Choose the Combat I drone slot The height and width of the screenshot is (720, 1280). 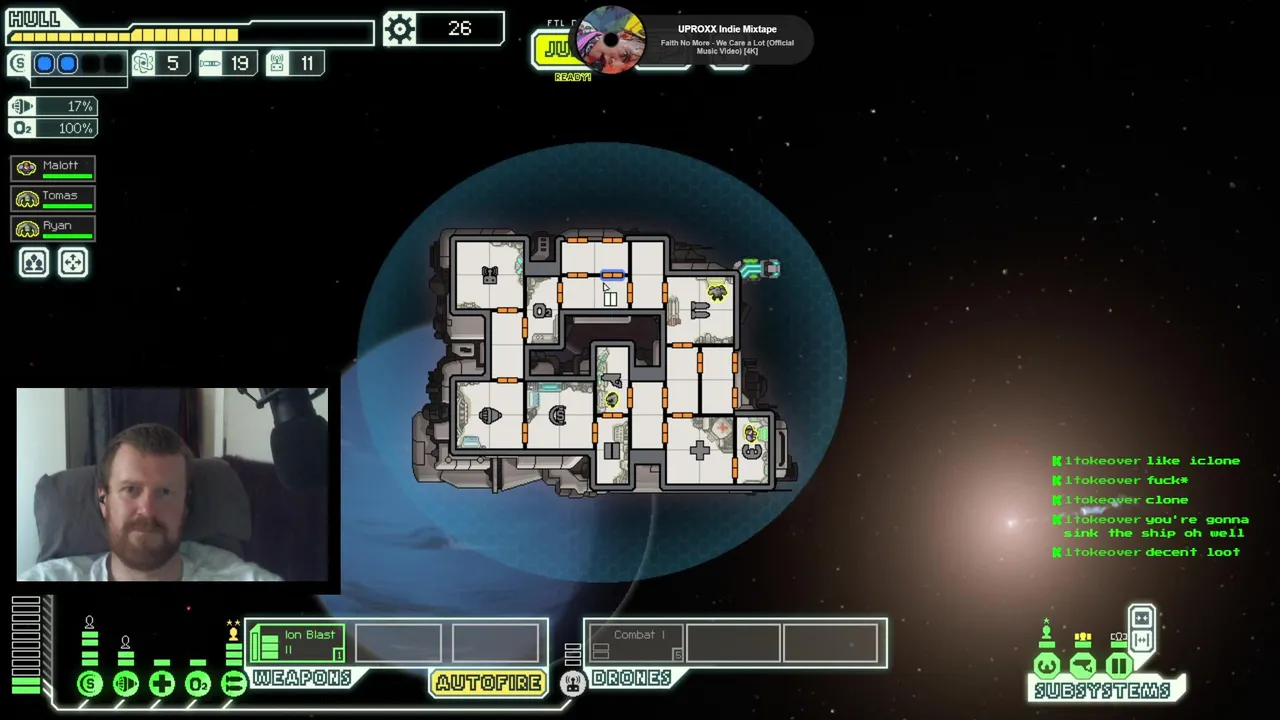pyautogui.click(x=636, y=643)
